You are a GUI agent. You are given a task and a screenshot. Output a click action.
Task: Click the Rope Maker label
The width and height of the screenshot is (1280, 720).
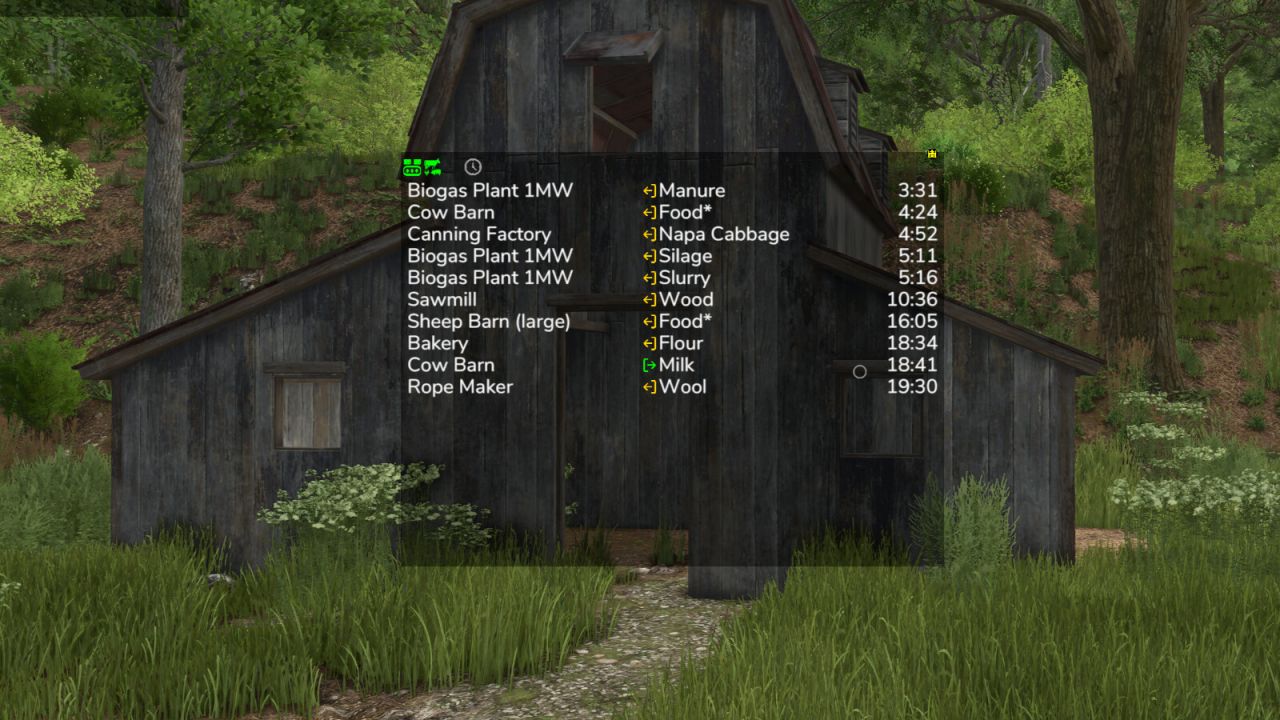click(460, 387)
